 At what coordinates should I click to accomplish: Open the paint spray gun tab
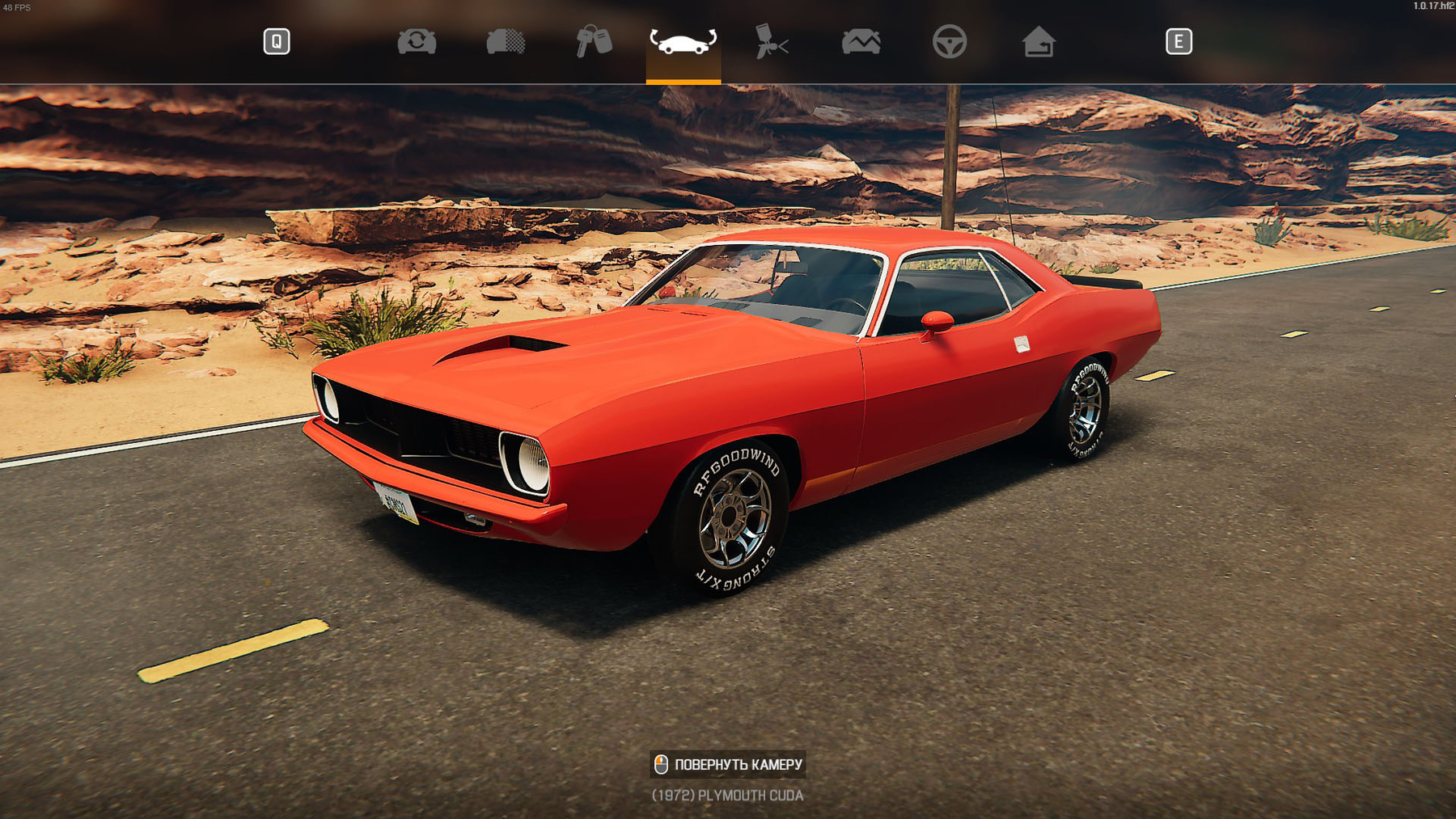point(771,41)
